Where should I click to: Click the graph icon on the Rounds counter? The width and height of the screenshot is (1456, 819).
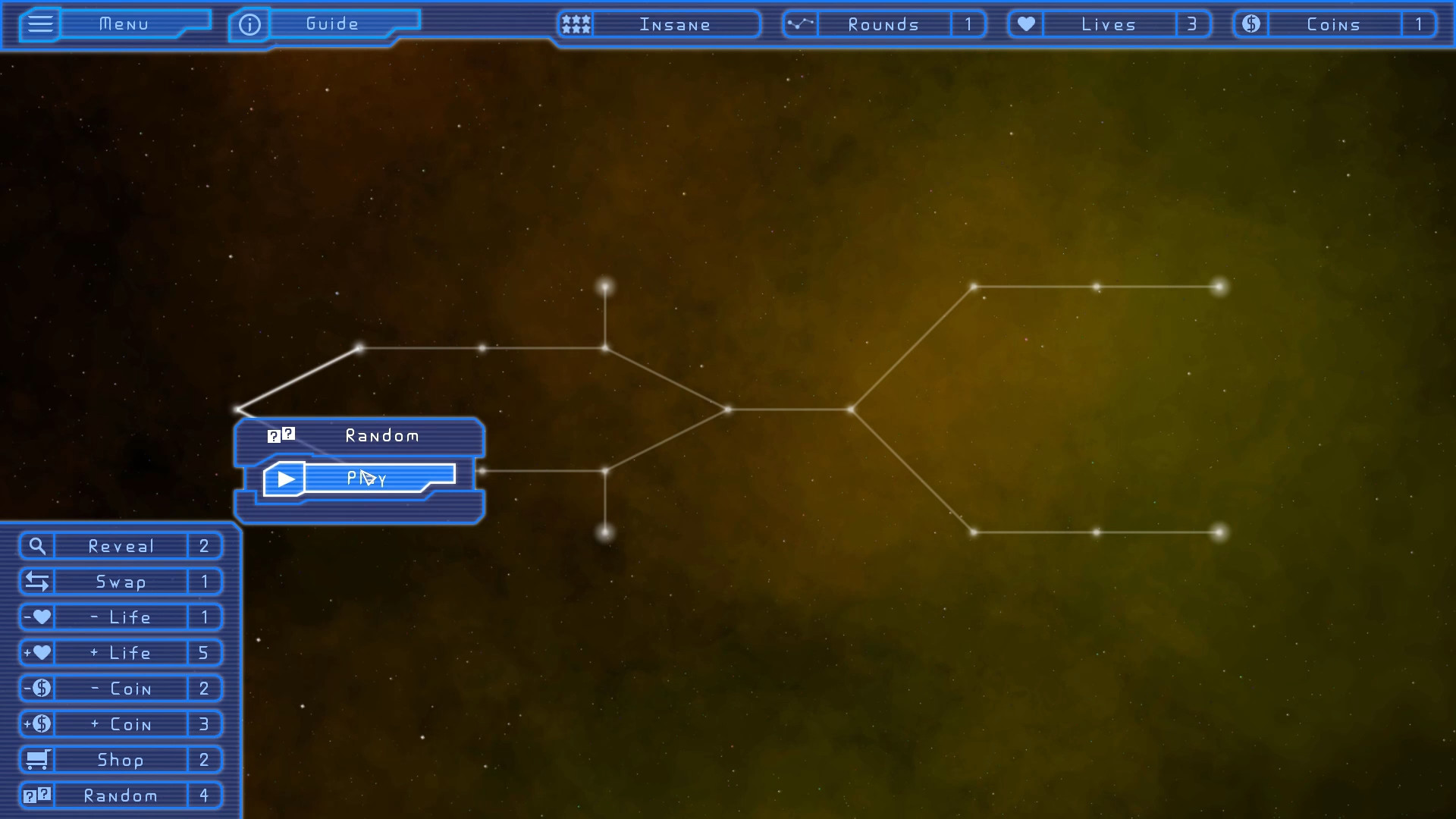pyautogui.click(x=800, y=24)
